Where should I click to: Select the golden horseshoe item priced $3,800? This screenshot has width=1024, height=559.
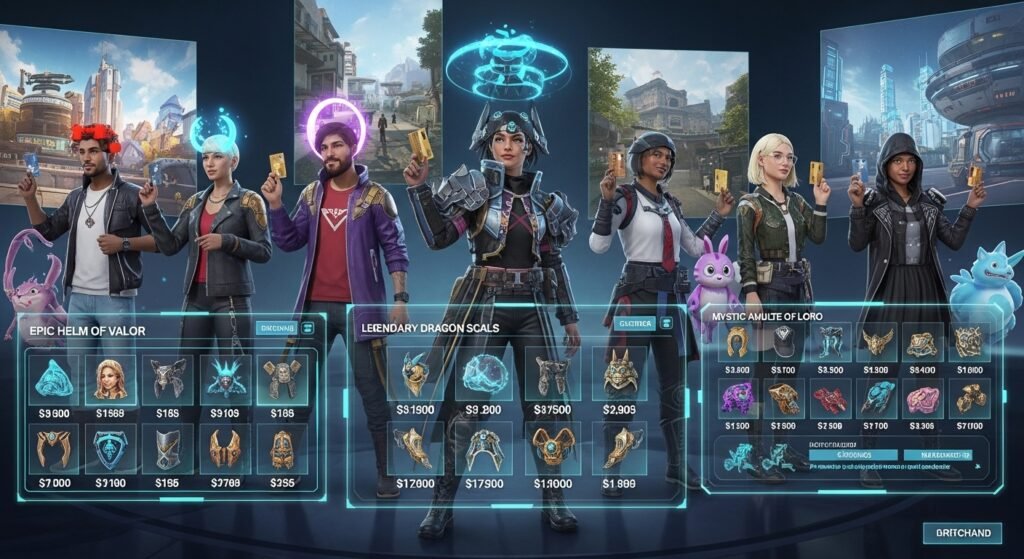[x=737, y=342]
